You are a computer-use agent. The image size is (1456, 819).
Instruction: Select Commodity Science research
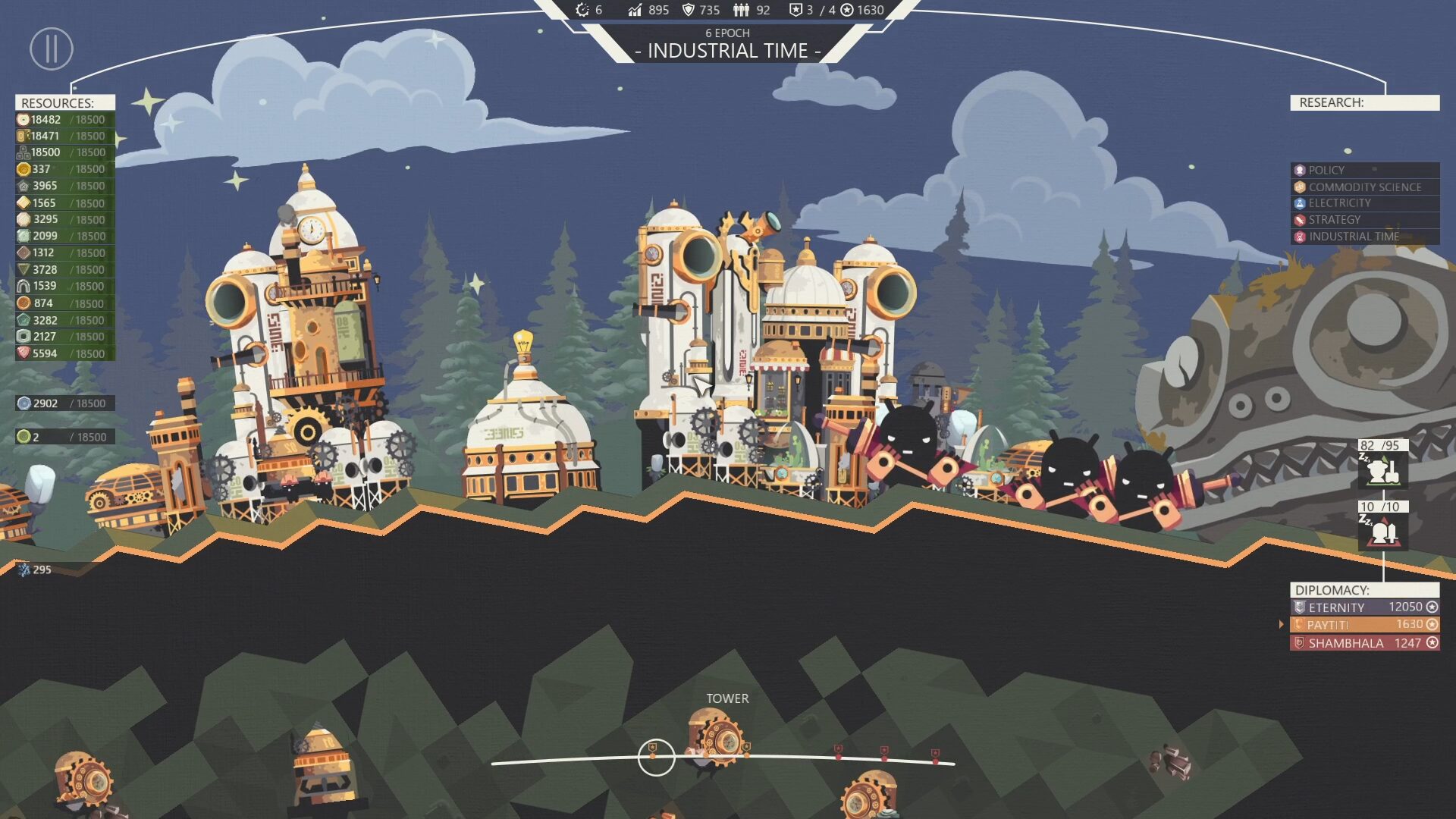(1364, 187)
